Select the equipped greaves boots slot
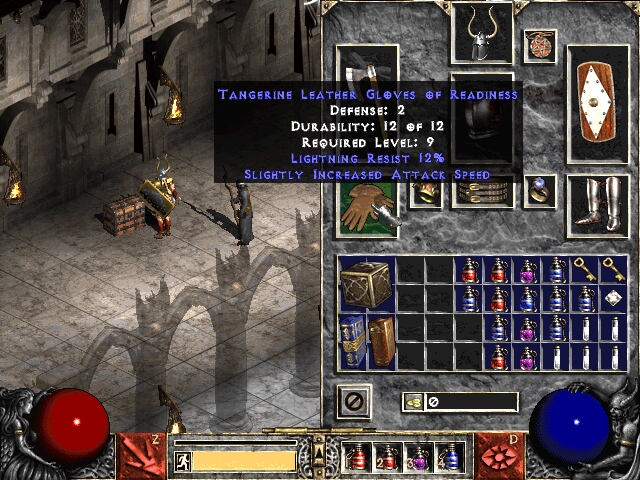 pyautogui.click(x=598, y=207)
